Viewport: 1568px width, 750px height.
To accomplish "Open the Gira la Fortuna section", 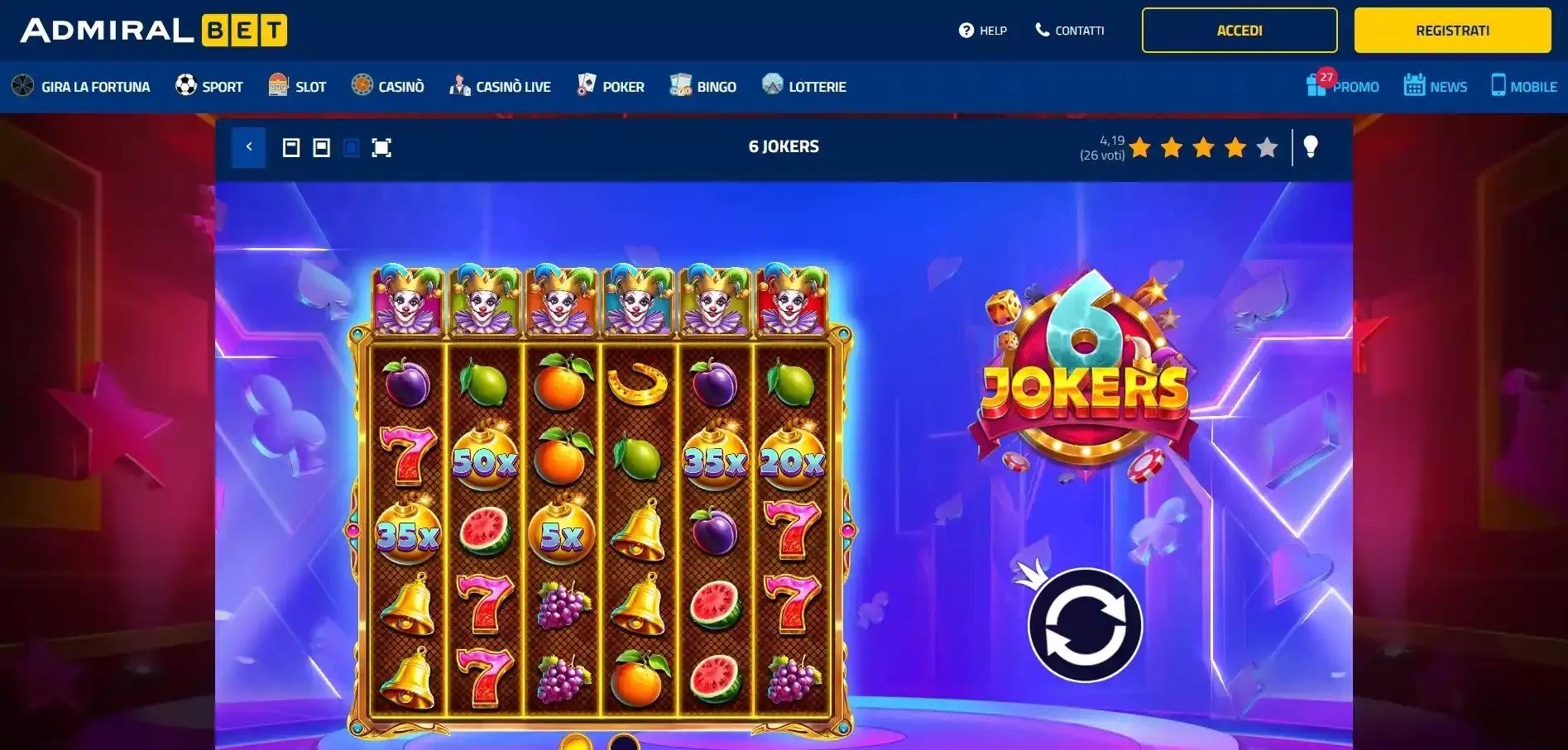I will point(21,85).
